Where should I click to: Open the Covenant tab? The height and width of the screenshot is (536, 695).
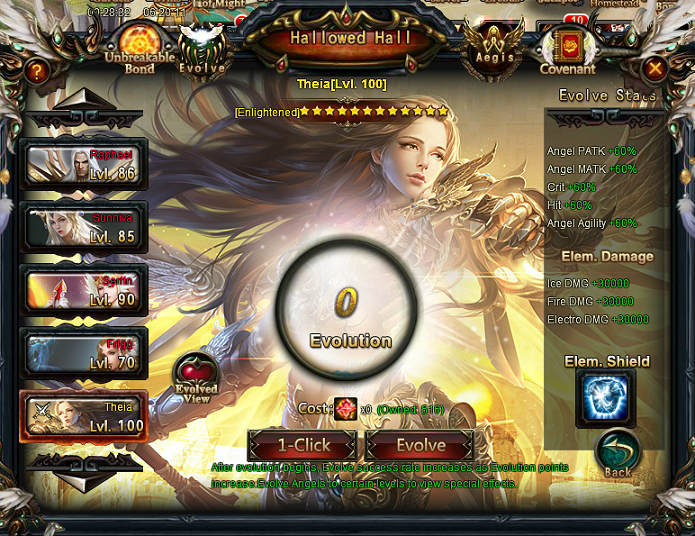(x=567, y=50)
